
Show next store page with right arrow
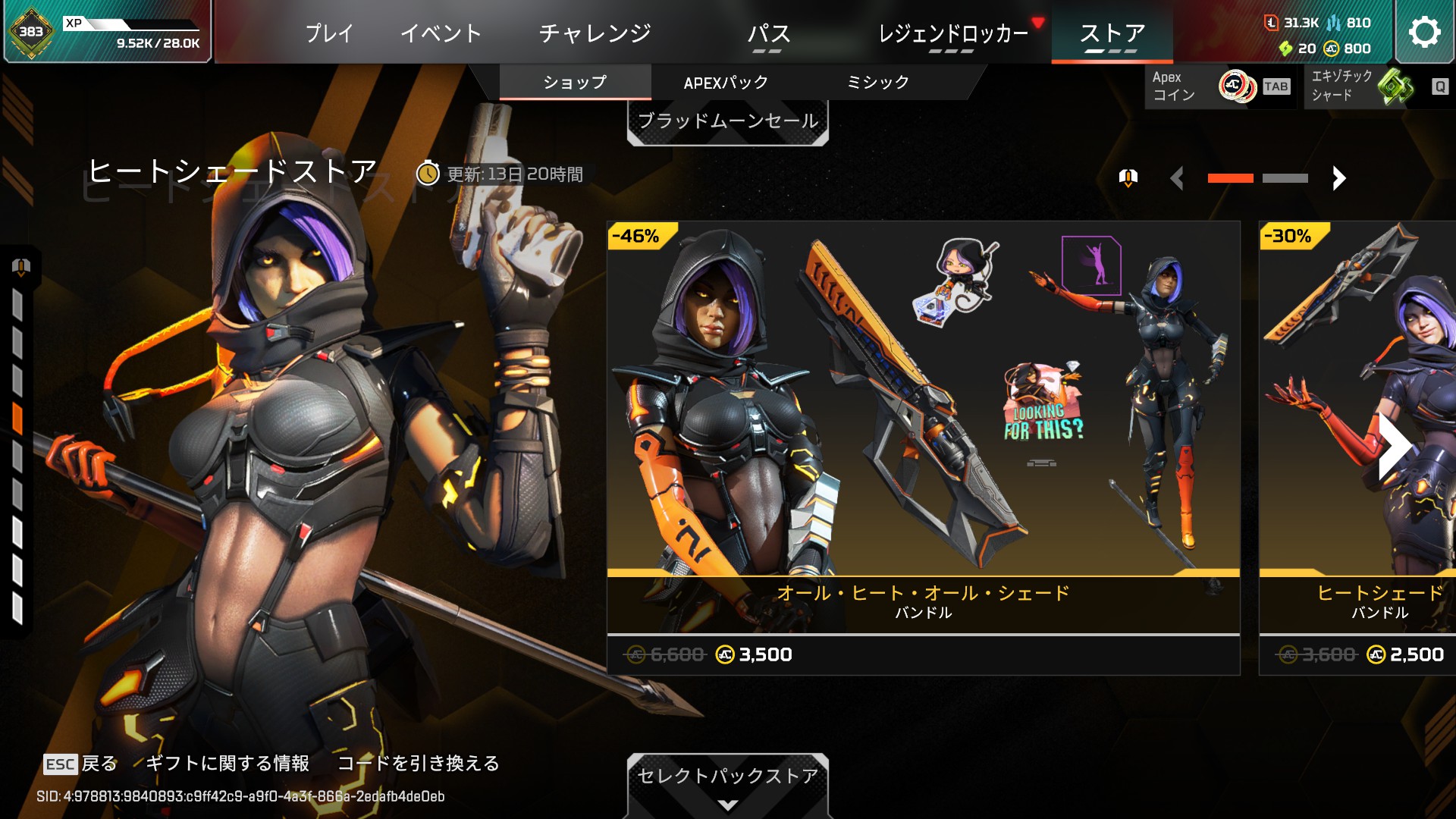tap(1339, 178)
